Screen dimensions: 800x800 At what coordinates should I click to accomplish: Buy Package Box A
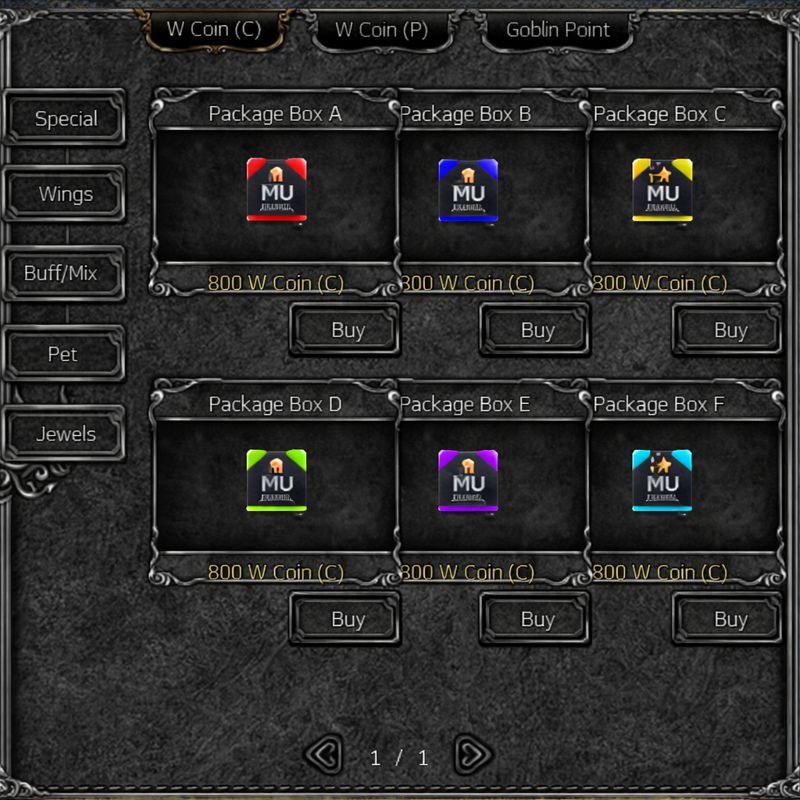(x=346, y=330)
